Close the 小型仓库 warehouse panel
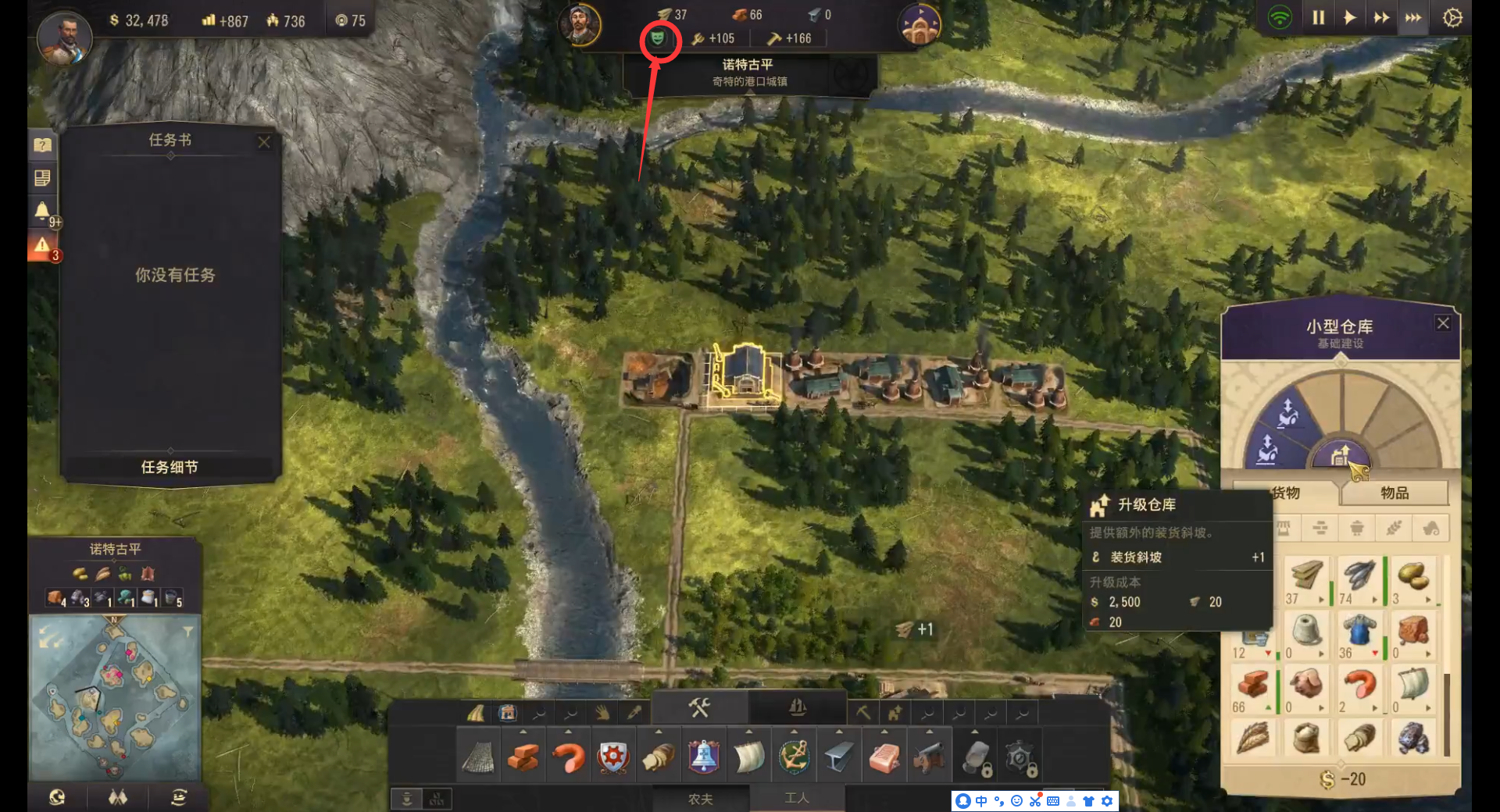1500x812 pixels. [1443, 323]
